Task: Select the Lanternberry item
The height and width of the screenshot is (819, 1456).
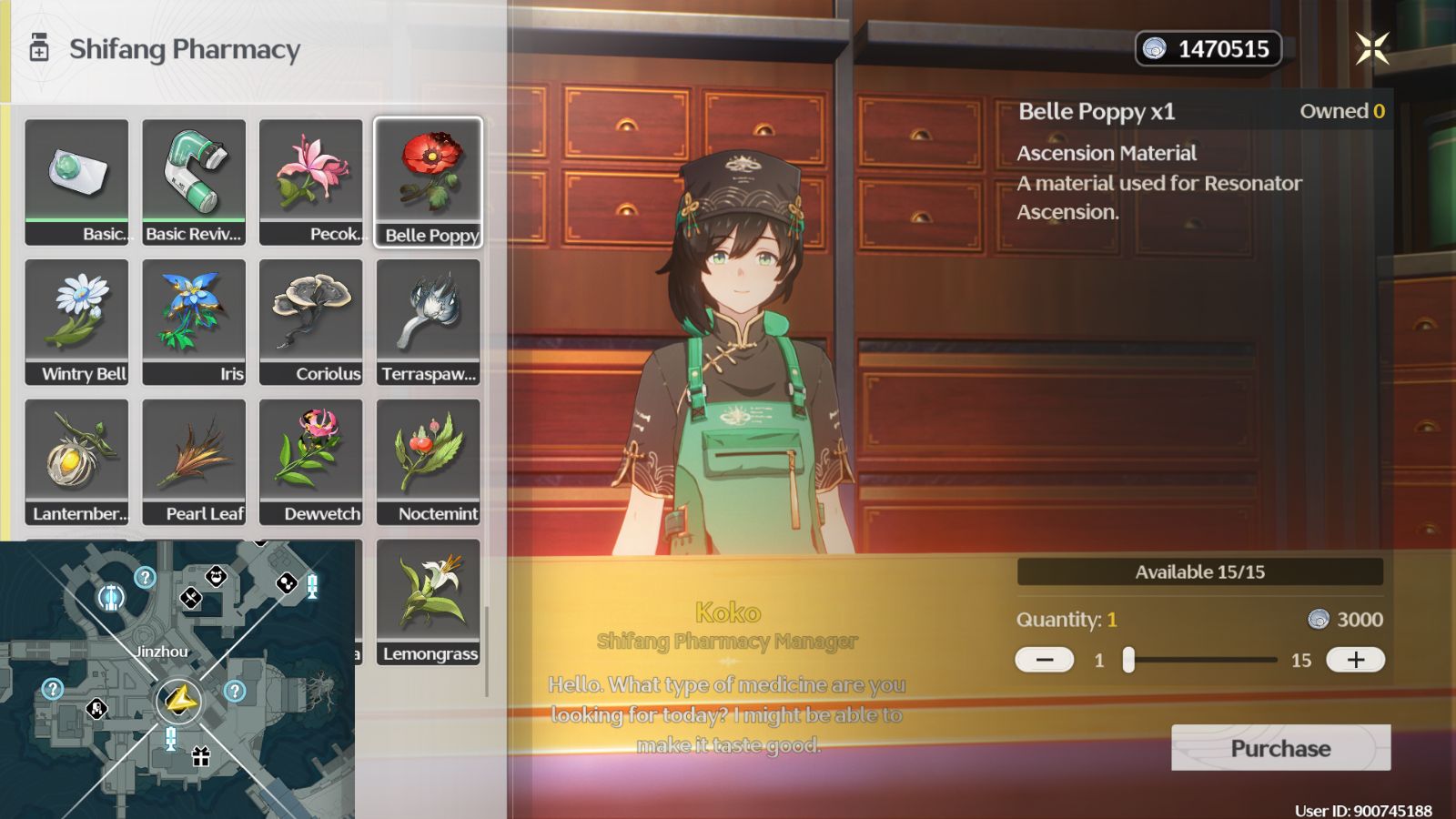Action: (x=77, y=462)
